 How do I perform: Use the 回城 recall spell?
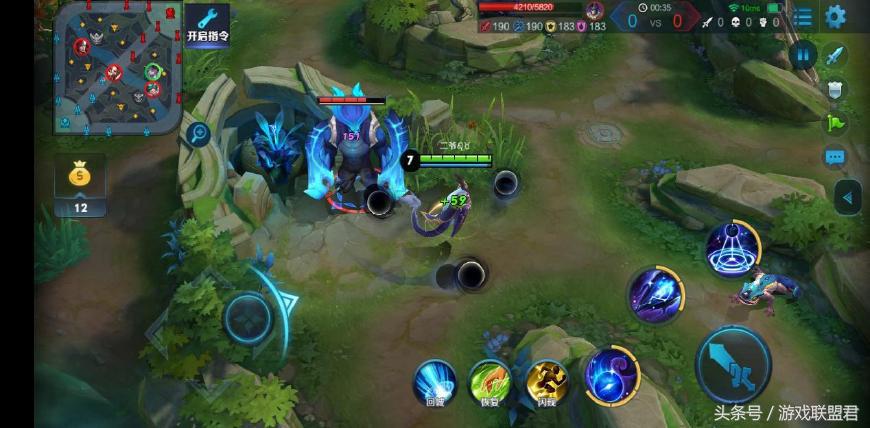tap(435, 380)
